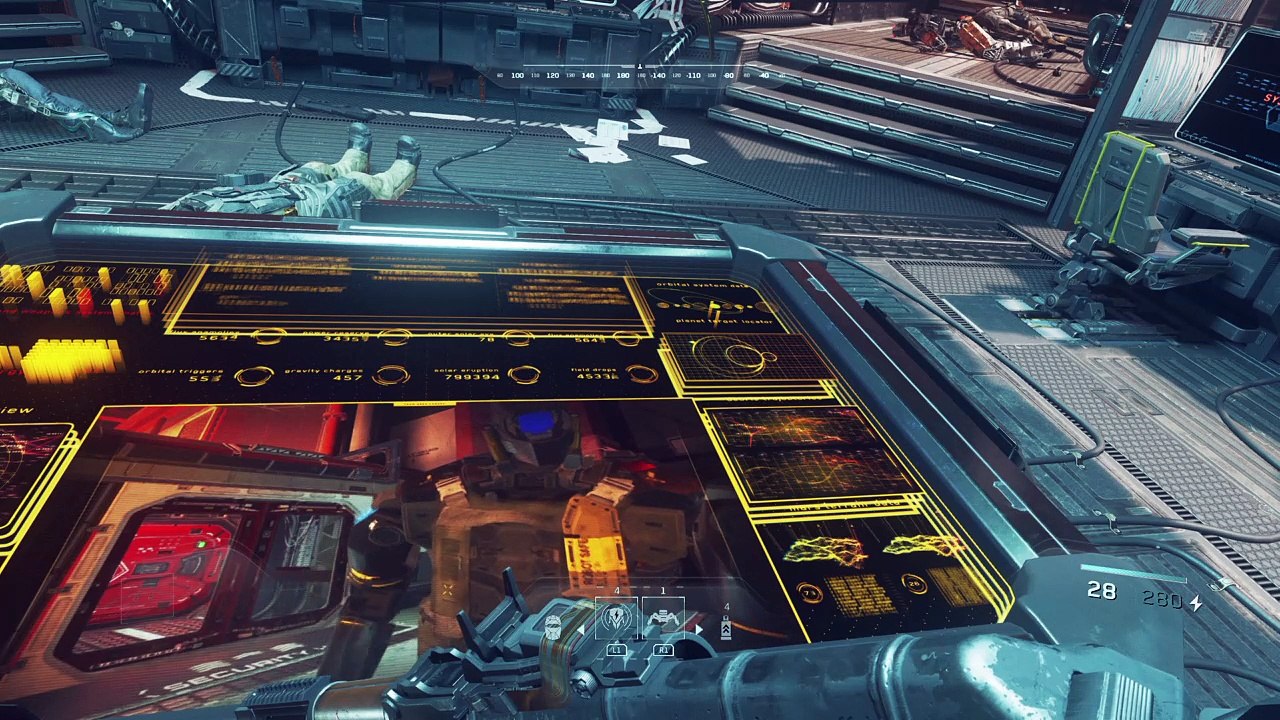Cycle abilities with the right arrow

coord(698,630)
